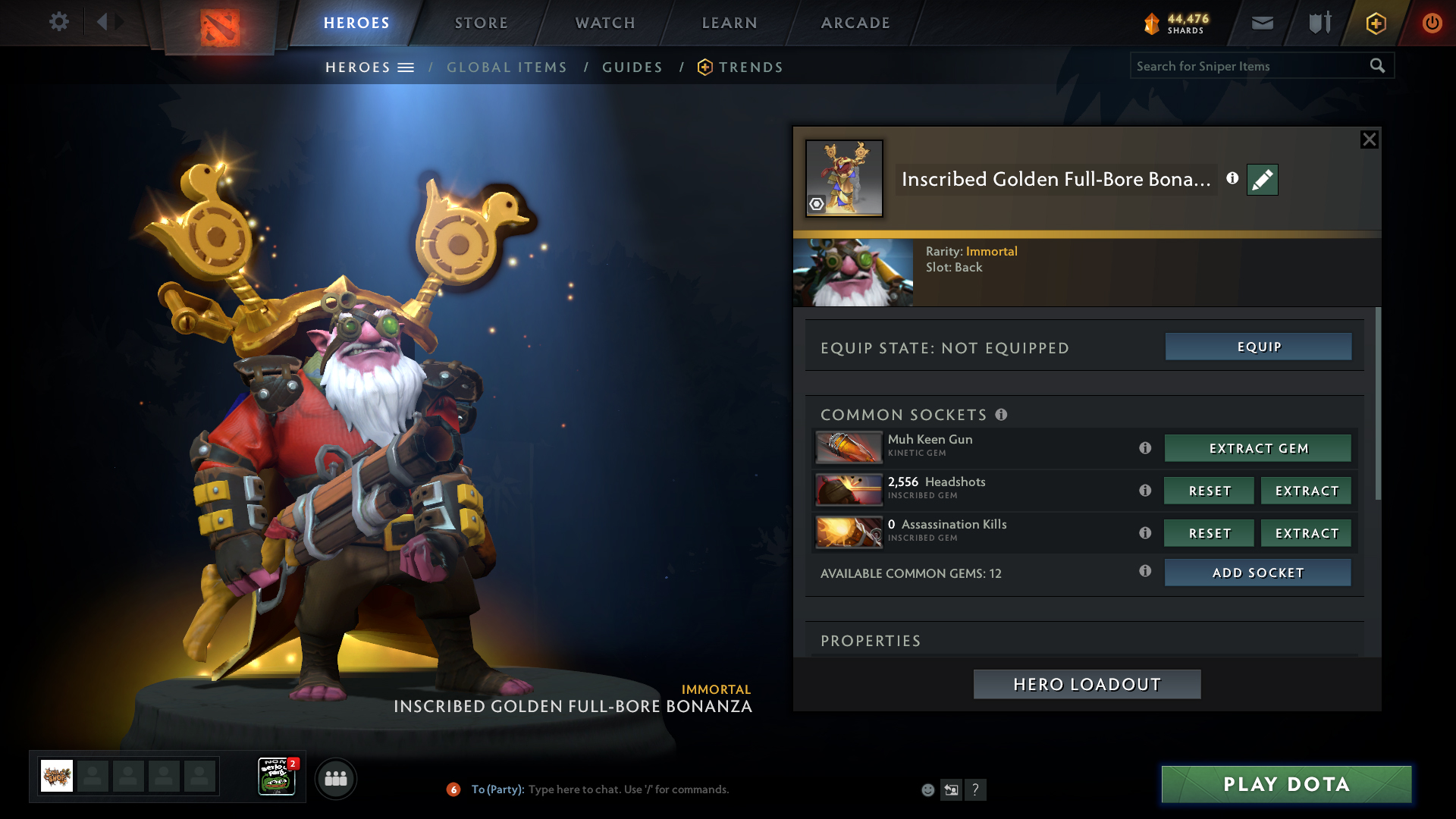Add a socket to the item

coord(1258,573)
